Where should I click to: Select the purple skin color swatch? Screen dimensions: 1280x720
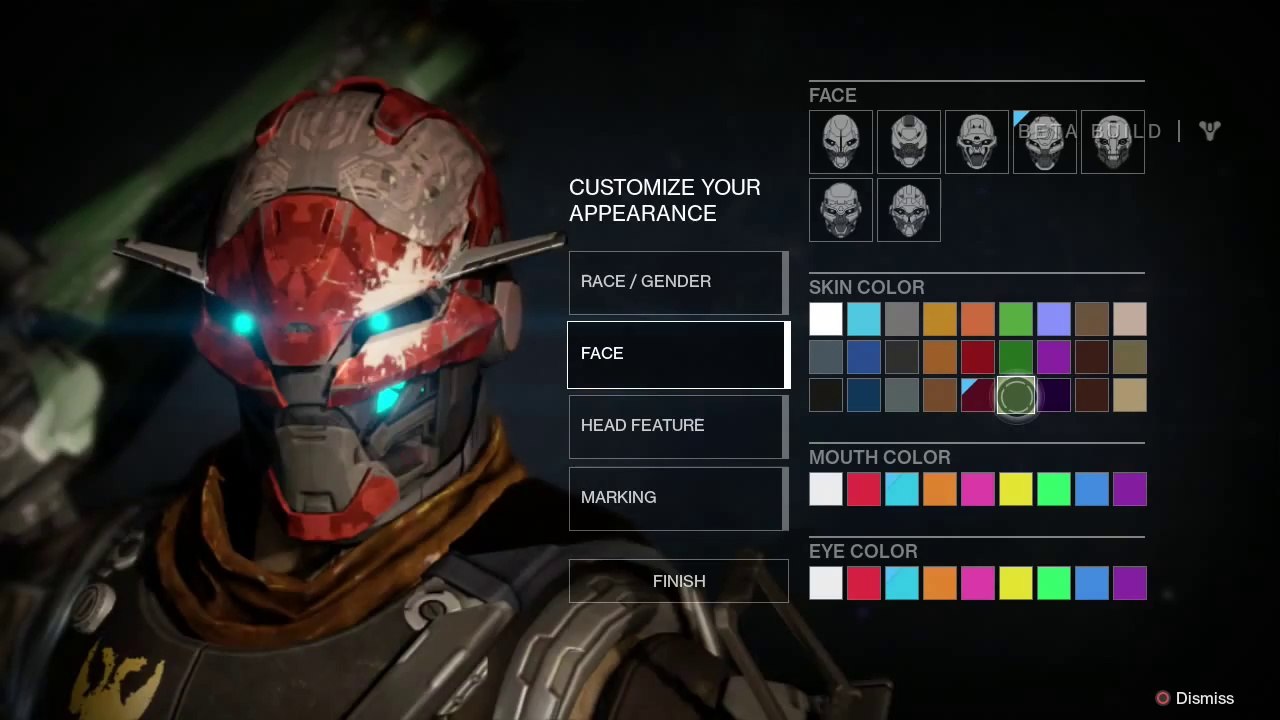point(1054,357)
